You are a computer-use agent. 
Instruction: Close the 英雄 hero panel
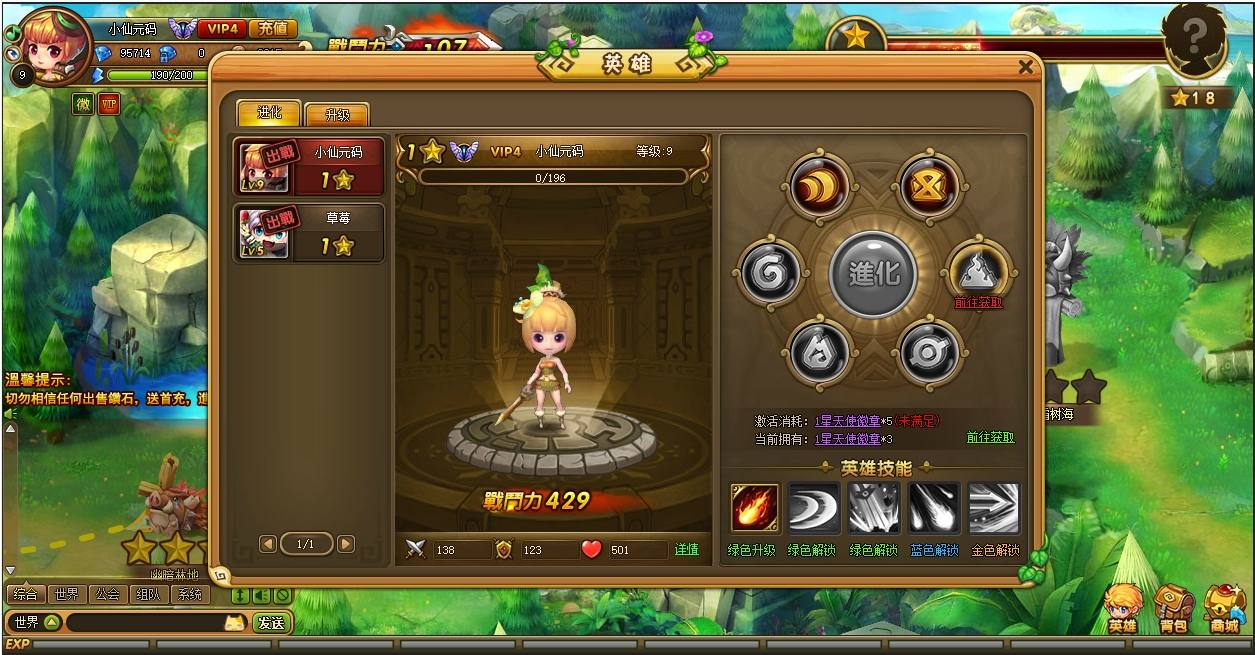click(1025, 68)
